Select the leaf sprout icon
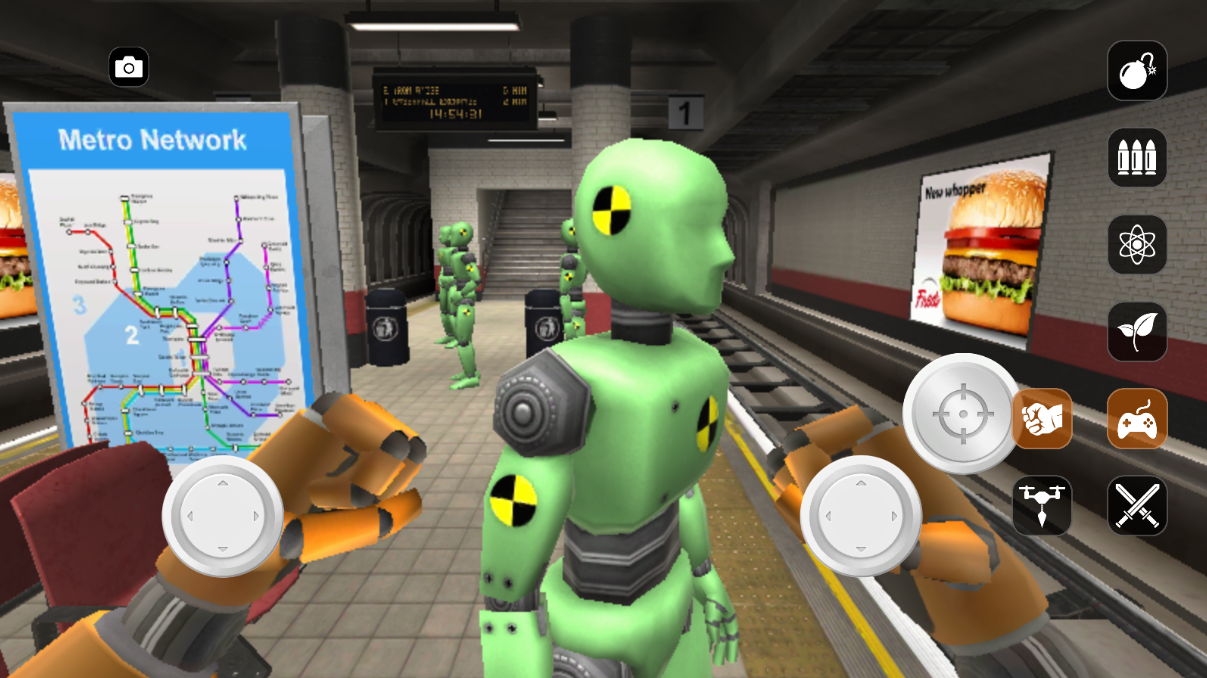The height and width of the screenshot is (678, 1207). (1137, 331)
